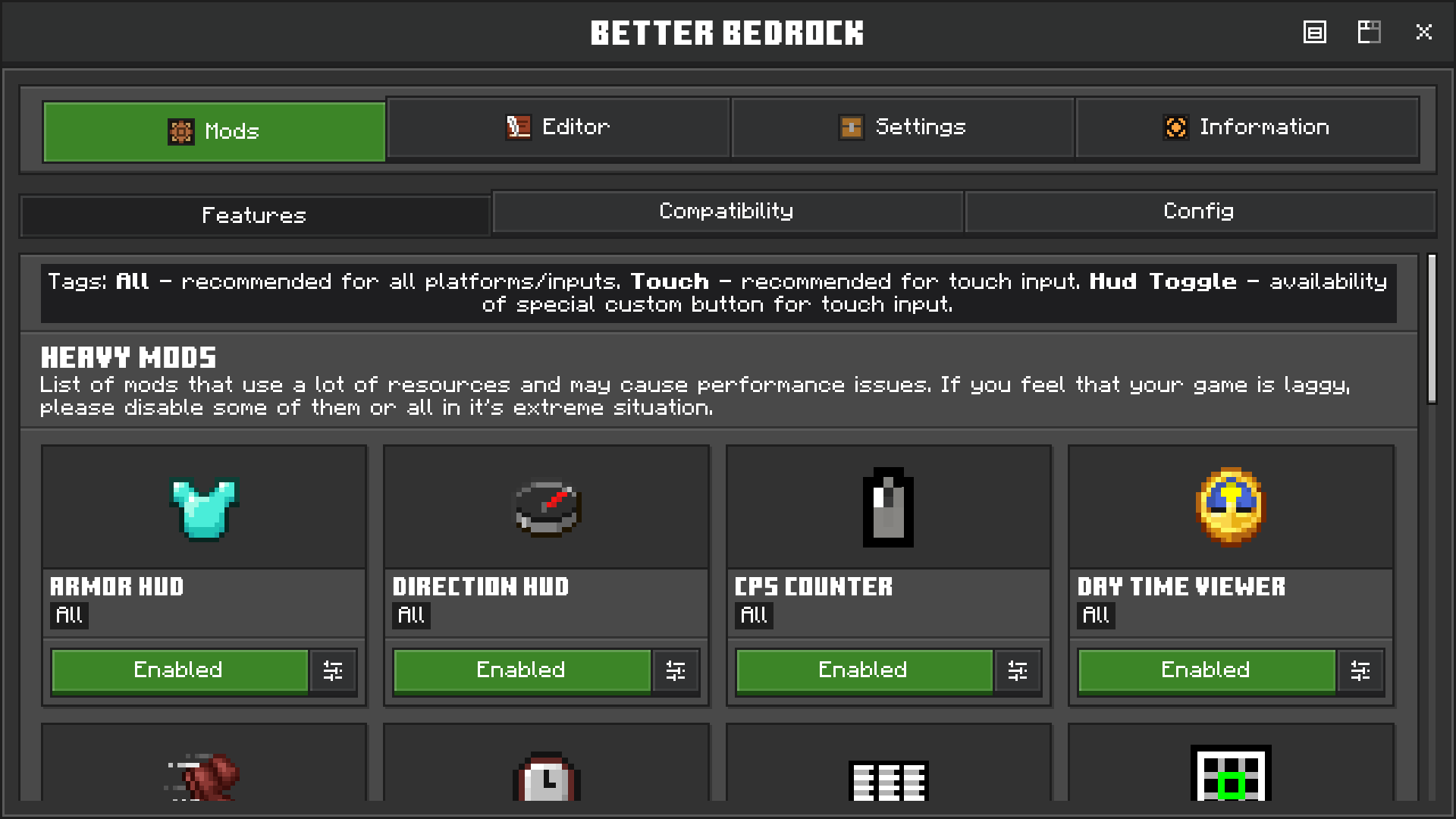Turn off the Day Time Viewer mod
Viewport: 1456px width, 819px height.
(1206, 670)
